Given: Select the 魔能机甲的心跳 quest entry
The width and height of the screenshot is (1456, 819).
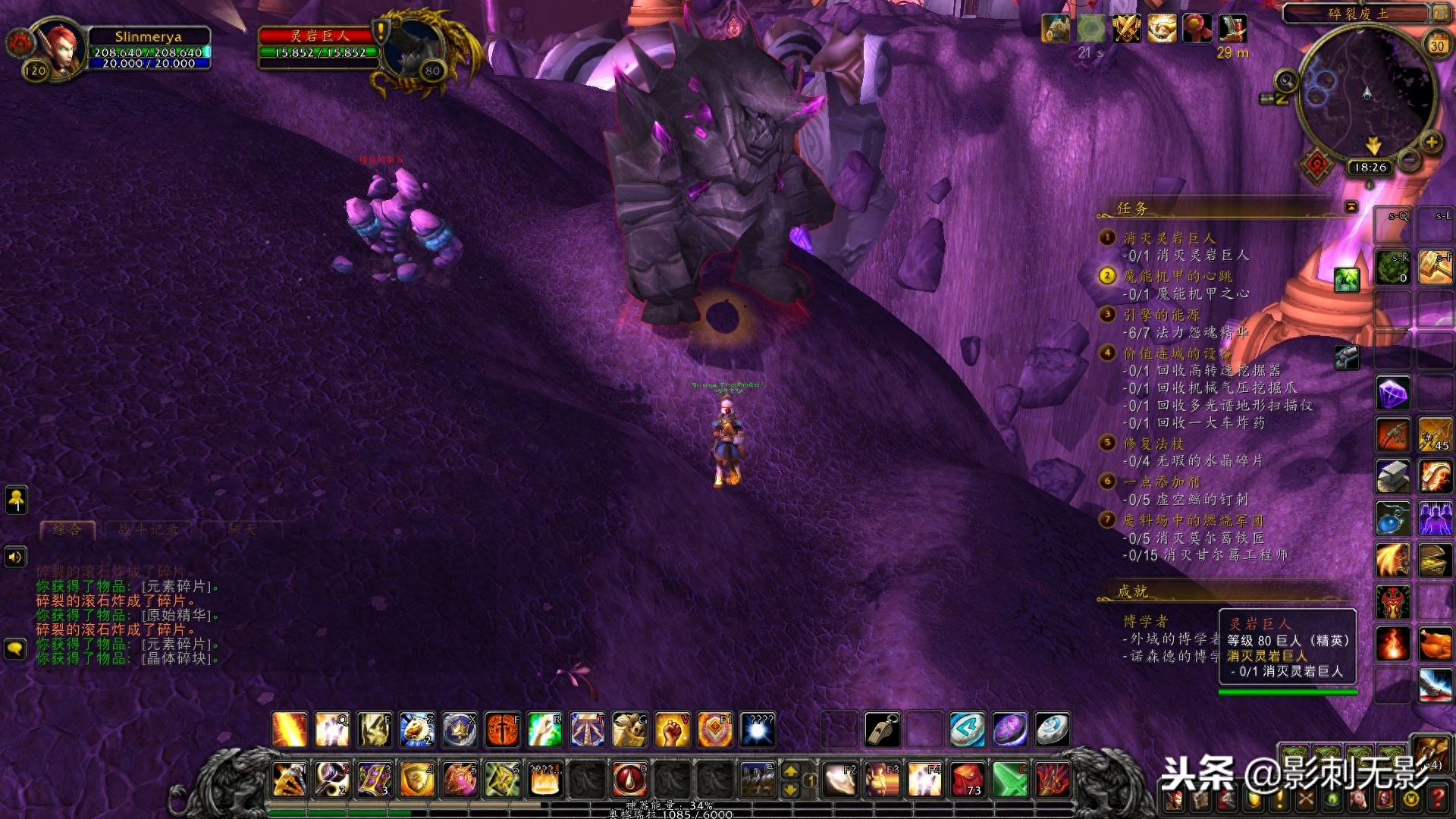Looking at the screenshot, I should 1177,276.
